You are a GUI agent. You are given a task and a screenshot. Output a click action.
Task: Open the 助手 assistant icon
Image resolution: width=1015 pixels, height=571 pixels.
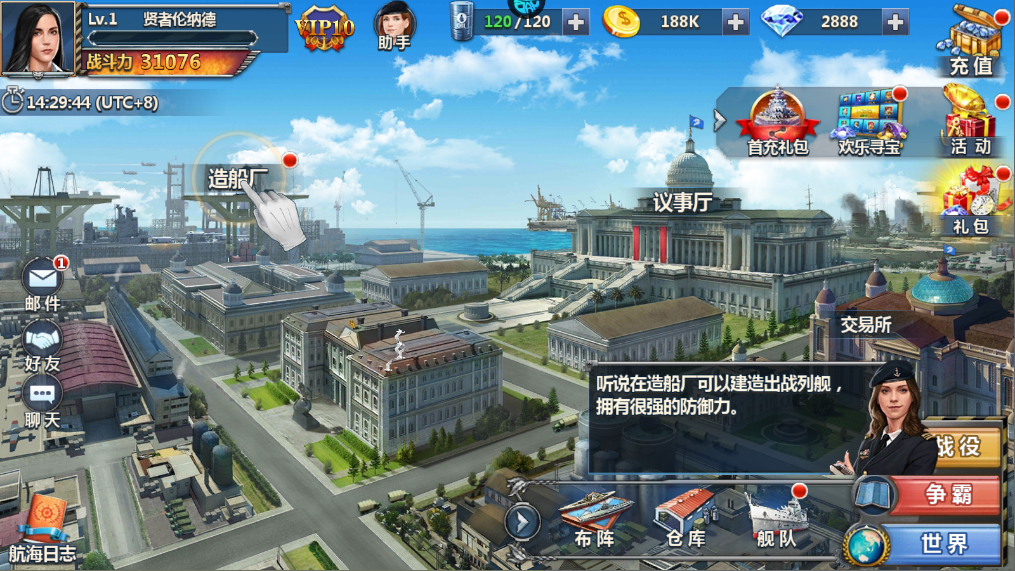394,27
